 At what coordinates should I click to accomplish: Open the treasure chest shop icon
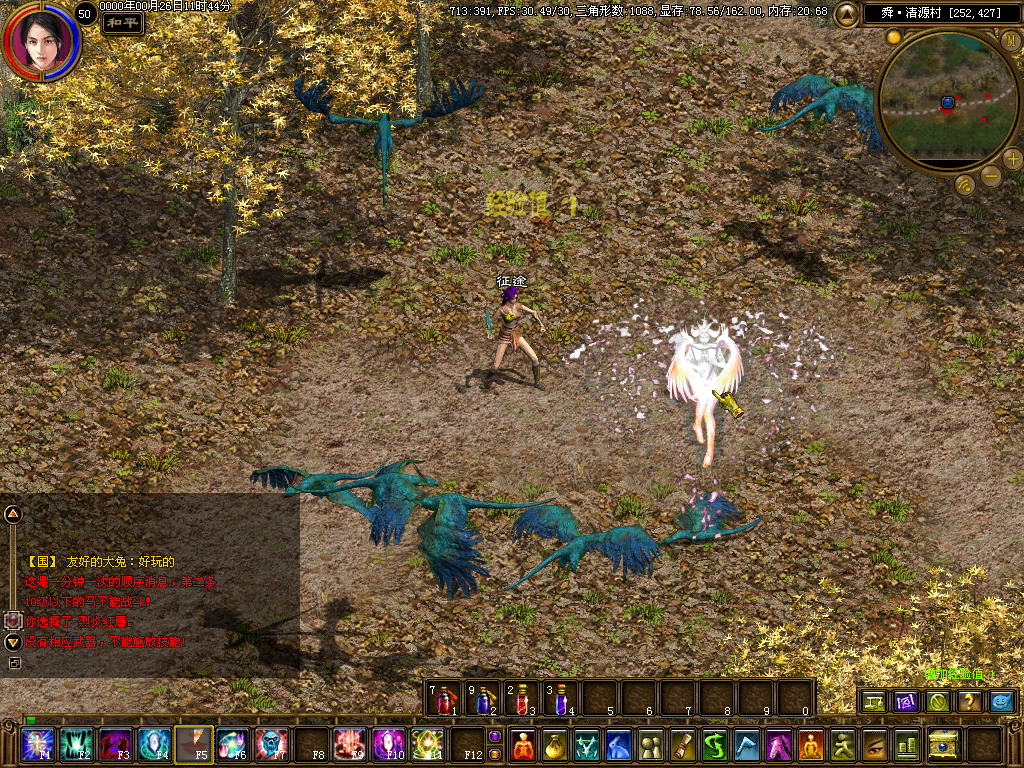(944, 745)
